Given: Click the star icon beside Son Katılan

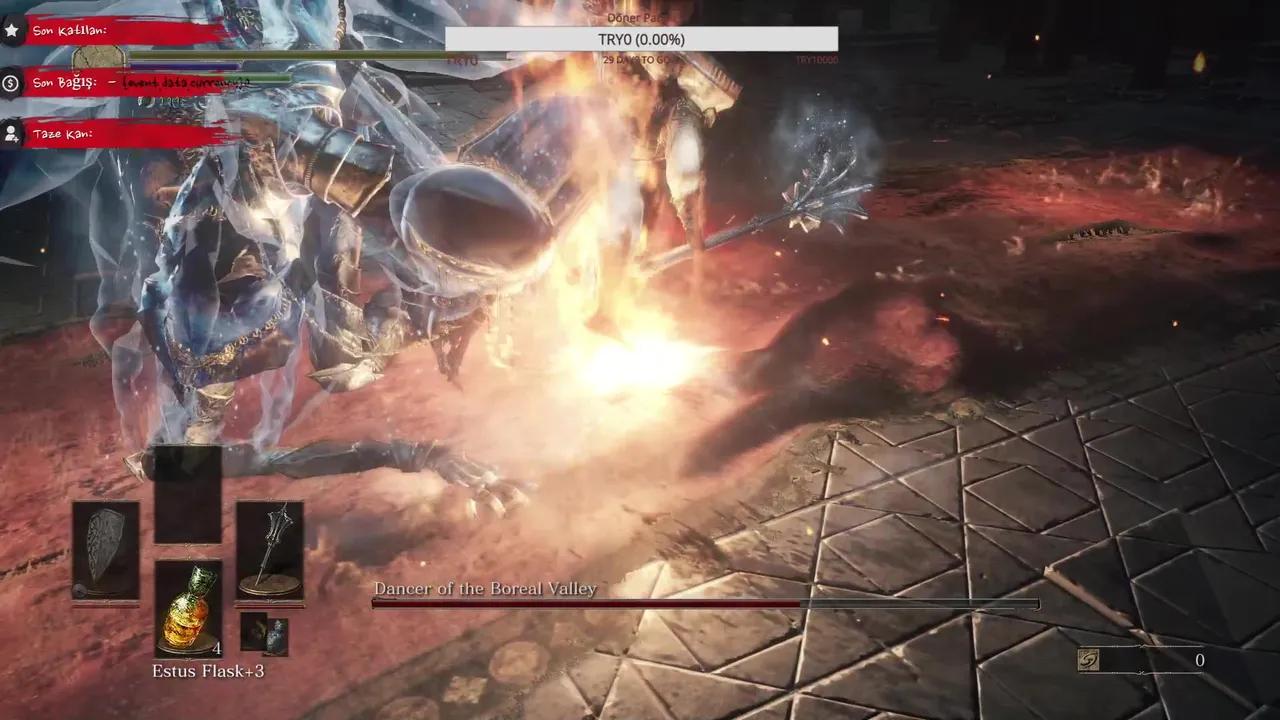Looking at the screenshot, I should [11, 31].
